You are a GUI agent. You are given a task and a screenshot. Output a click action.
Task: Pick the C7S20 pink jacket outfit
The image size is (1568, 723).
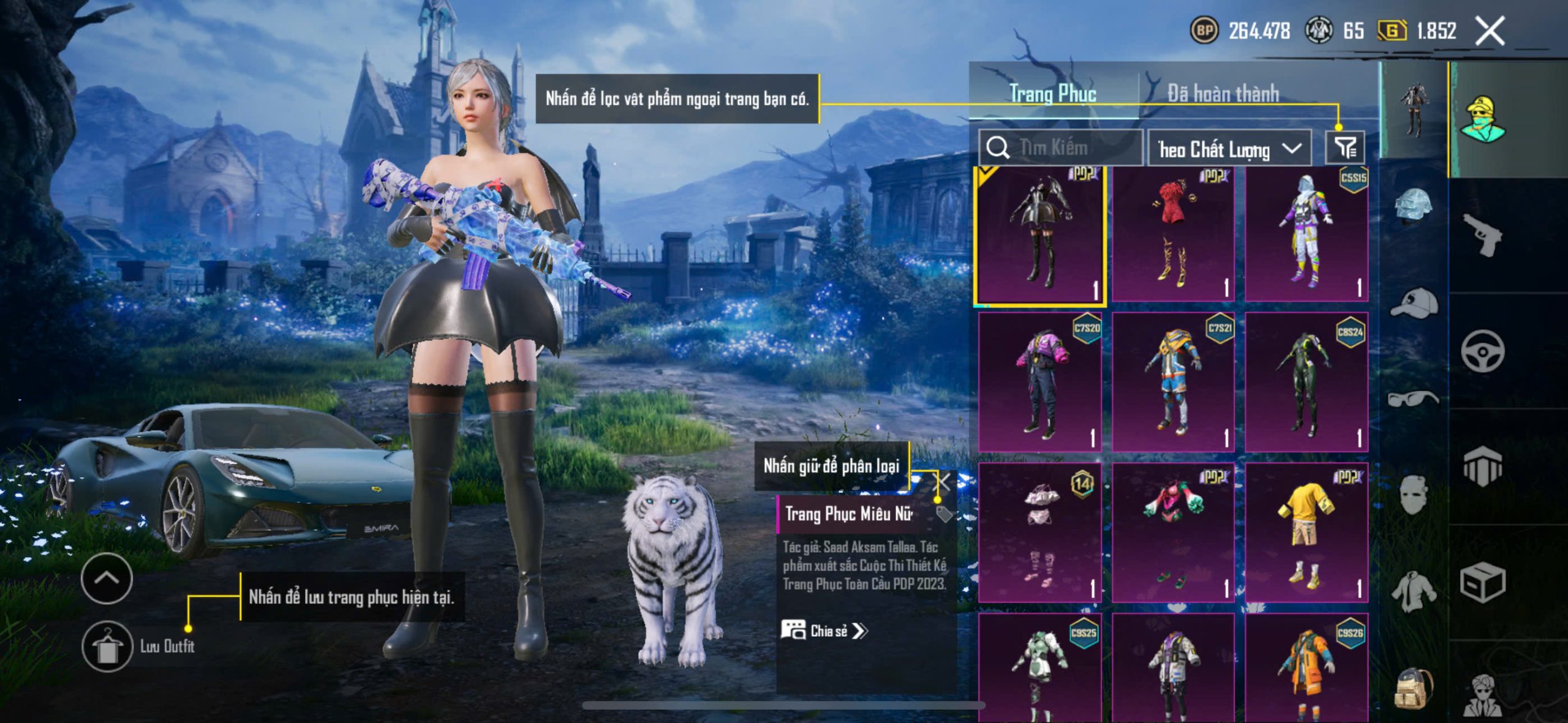pos(1040,383)
